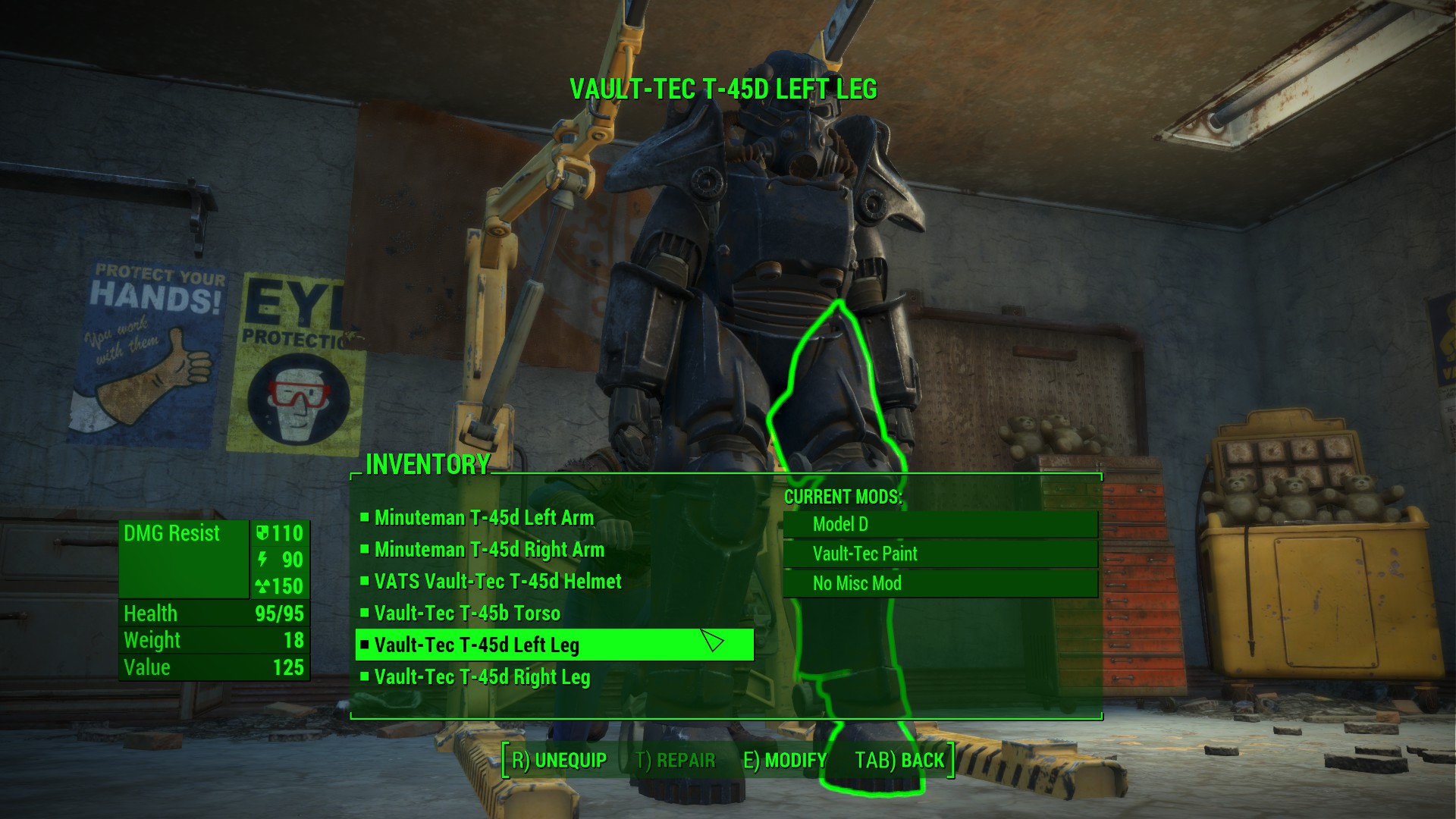1456x819 pixels.
Task: Click the cursor-marked highlighted inventory row
Action: click(x=554, y=645)
